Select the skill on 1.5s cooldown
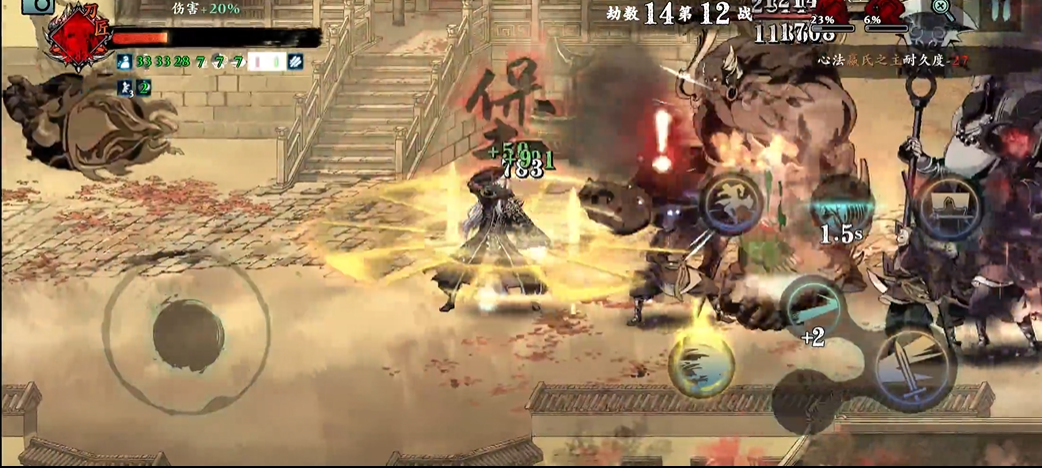 pos(841,214)
